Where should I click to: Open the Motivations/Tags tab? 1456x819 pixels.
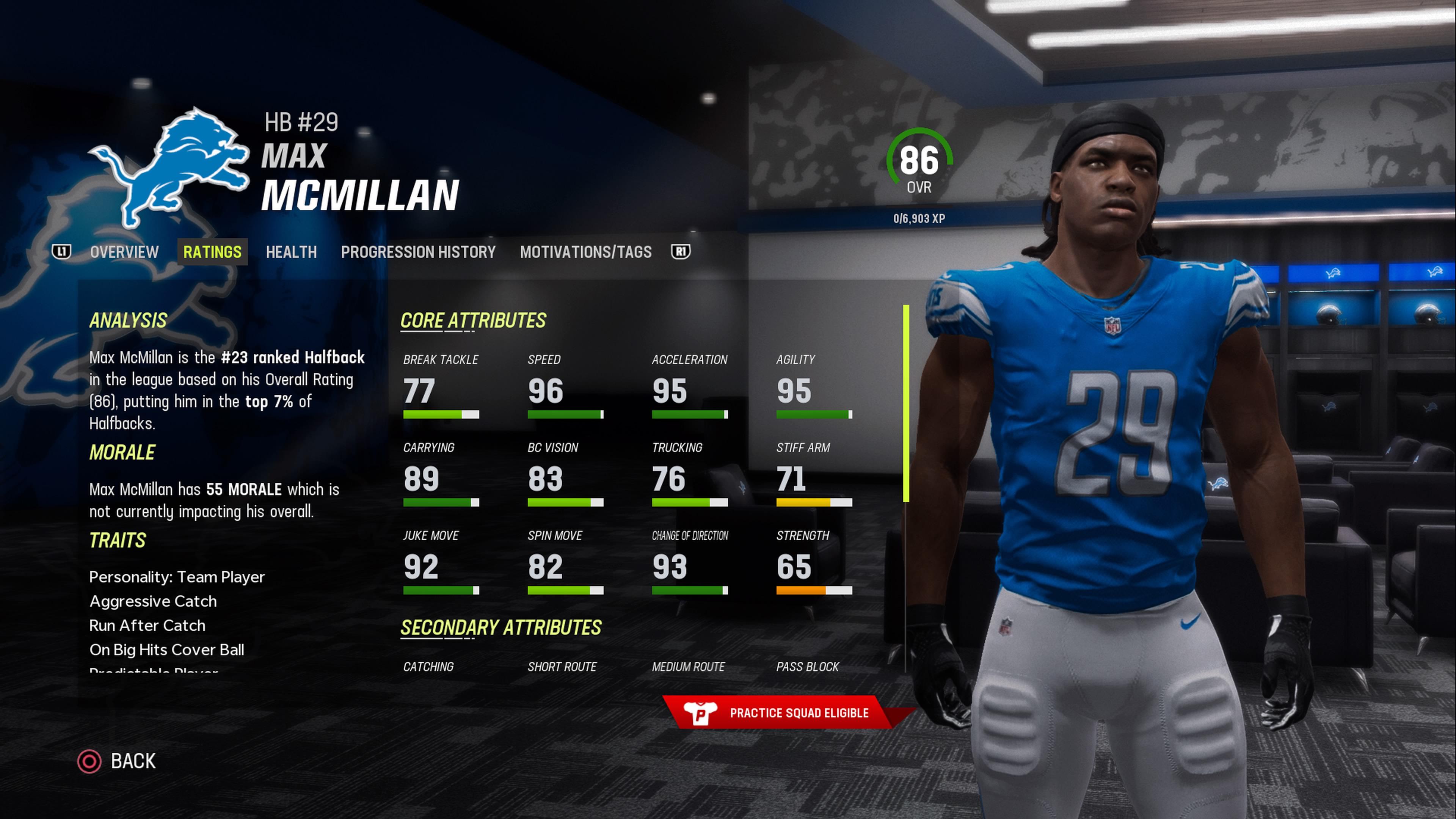[585, 252]
